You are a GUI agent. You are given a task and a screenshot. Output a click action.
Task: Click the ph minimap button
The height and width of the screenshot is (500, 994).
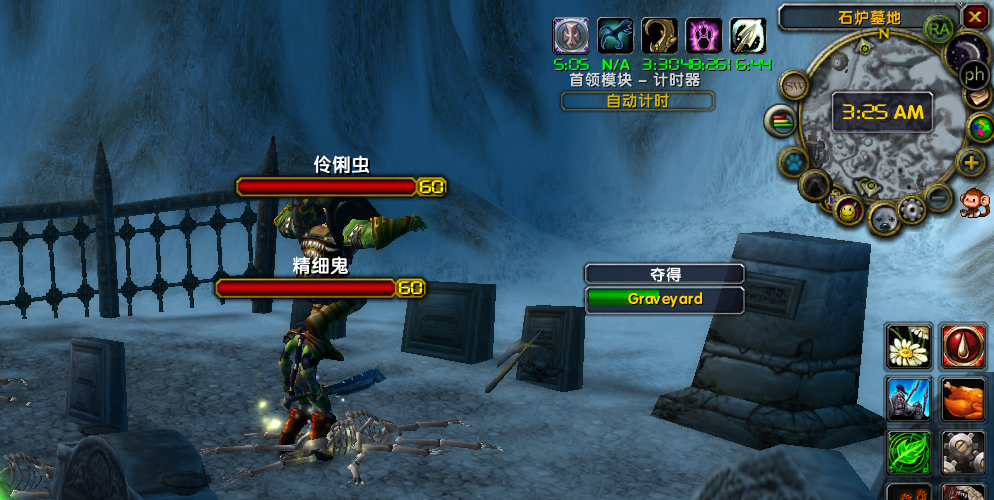click(x=974, y=74)
